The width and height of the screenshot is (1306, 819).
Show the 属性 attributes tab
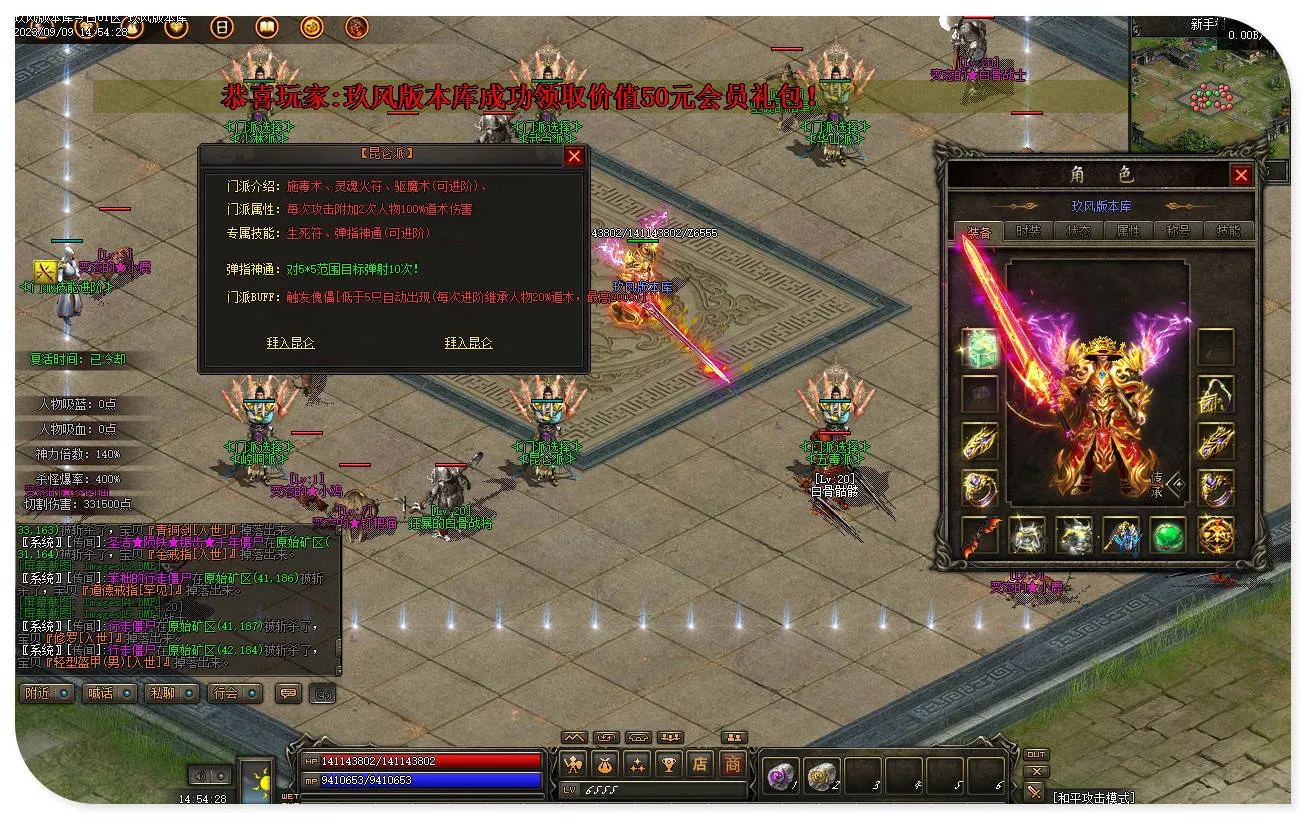point(1128,230)
